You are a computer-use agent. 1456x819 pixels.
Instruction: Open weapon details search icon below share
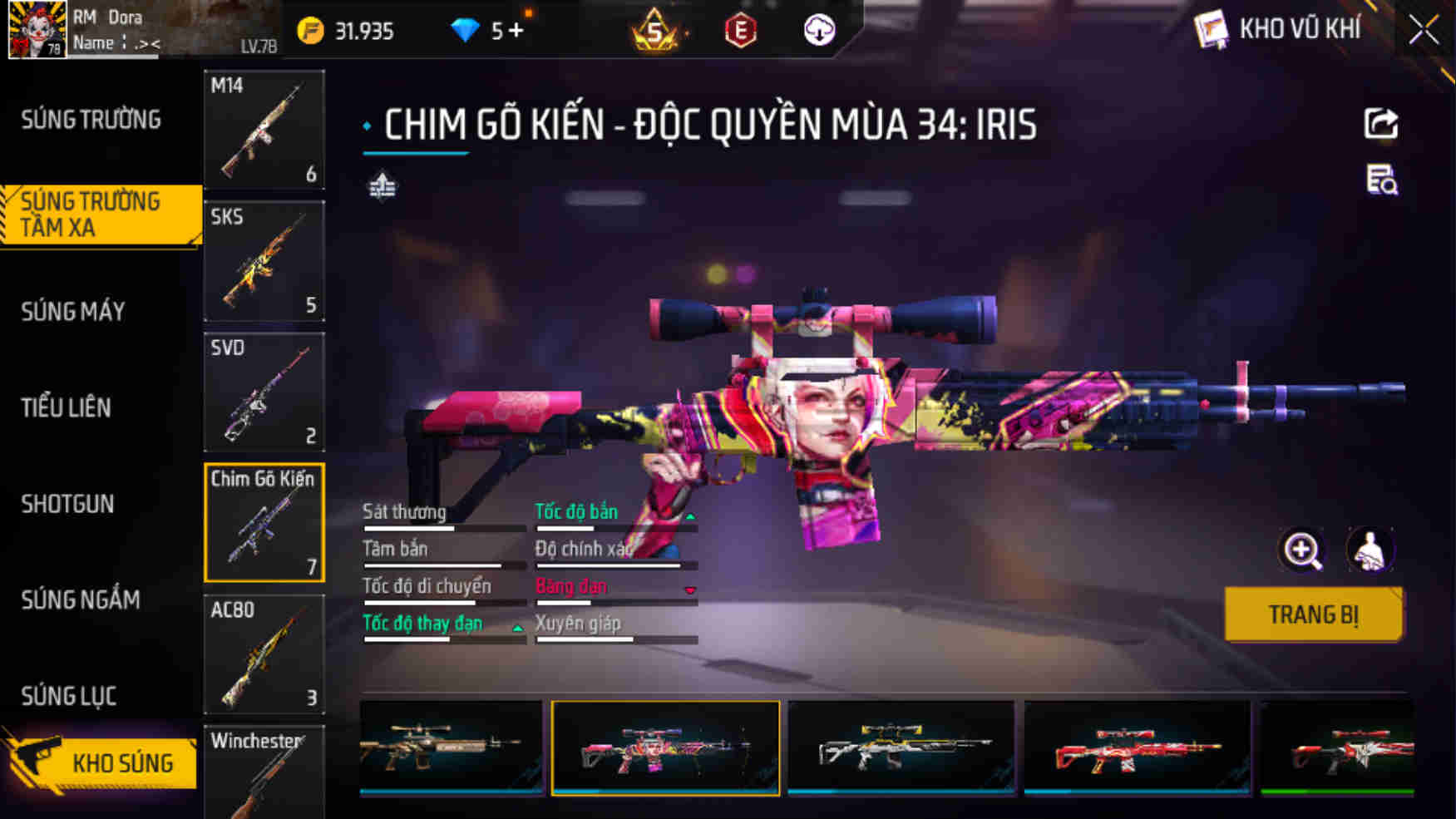coord(1382,185)
